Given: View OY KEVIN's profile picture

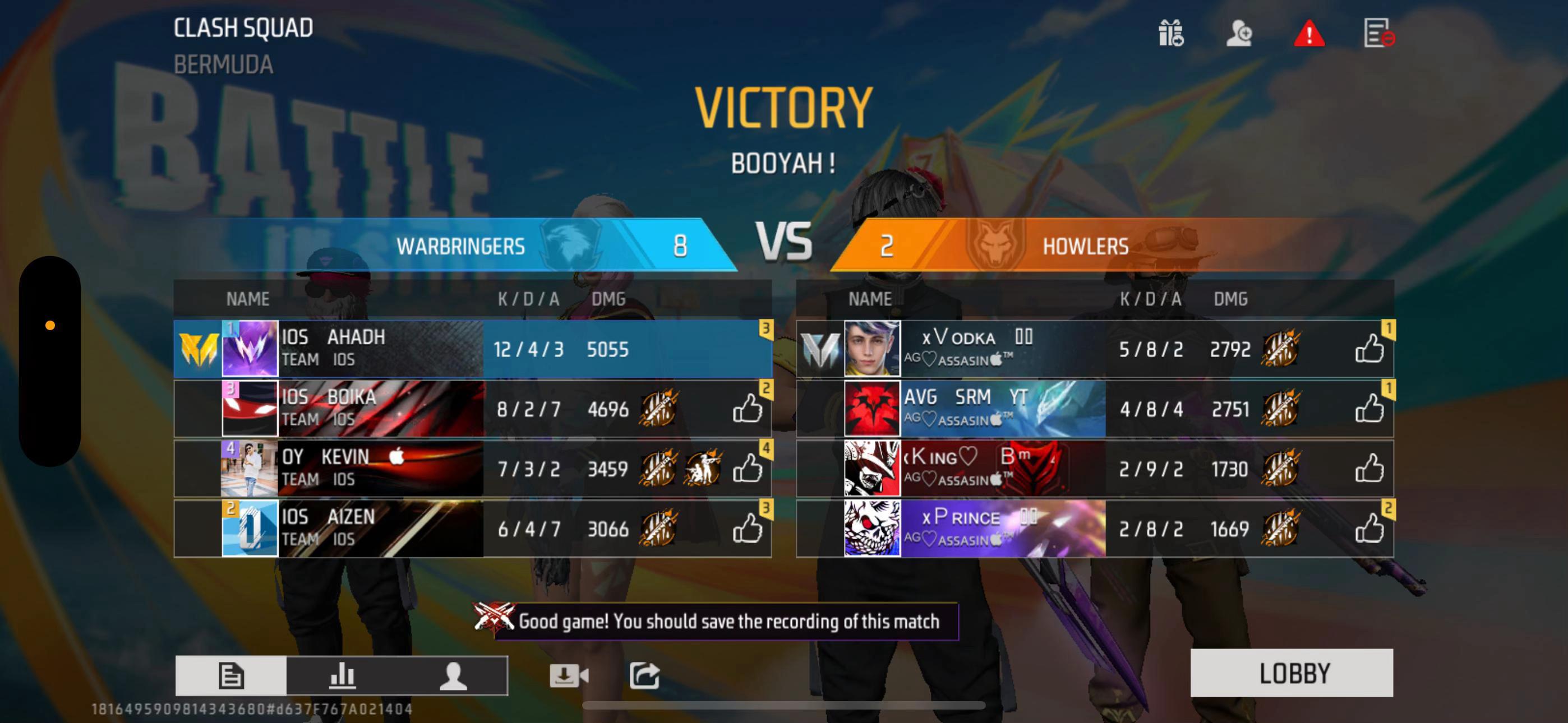Looking at the screenshot, I should pos(250,469).
